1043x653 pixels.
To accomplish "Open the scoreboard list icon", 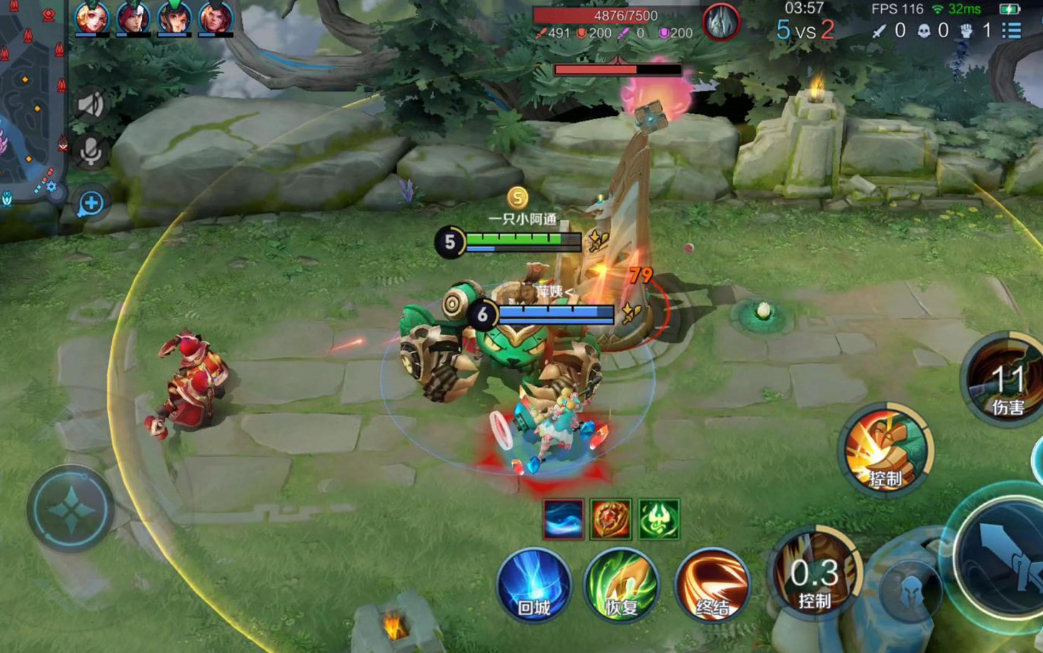I will [1012, 30].
